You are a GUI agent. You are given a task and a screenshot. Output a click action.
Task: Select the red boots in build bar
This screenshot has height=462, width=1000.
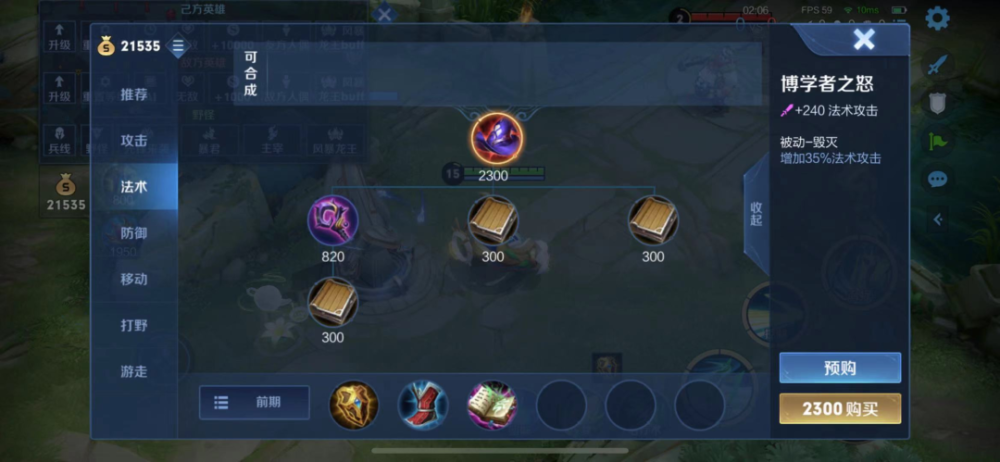point(423,404)
